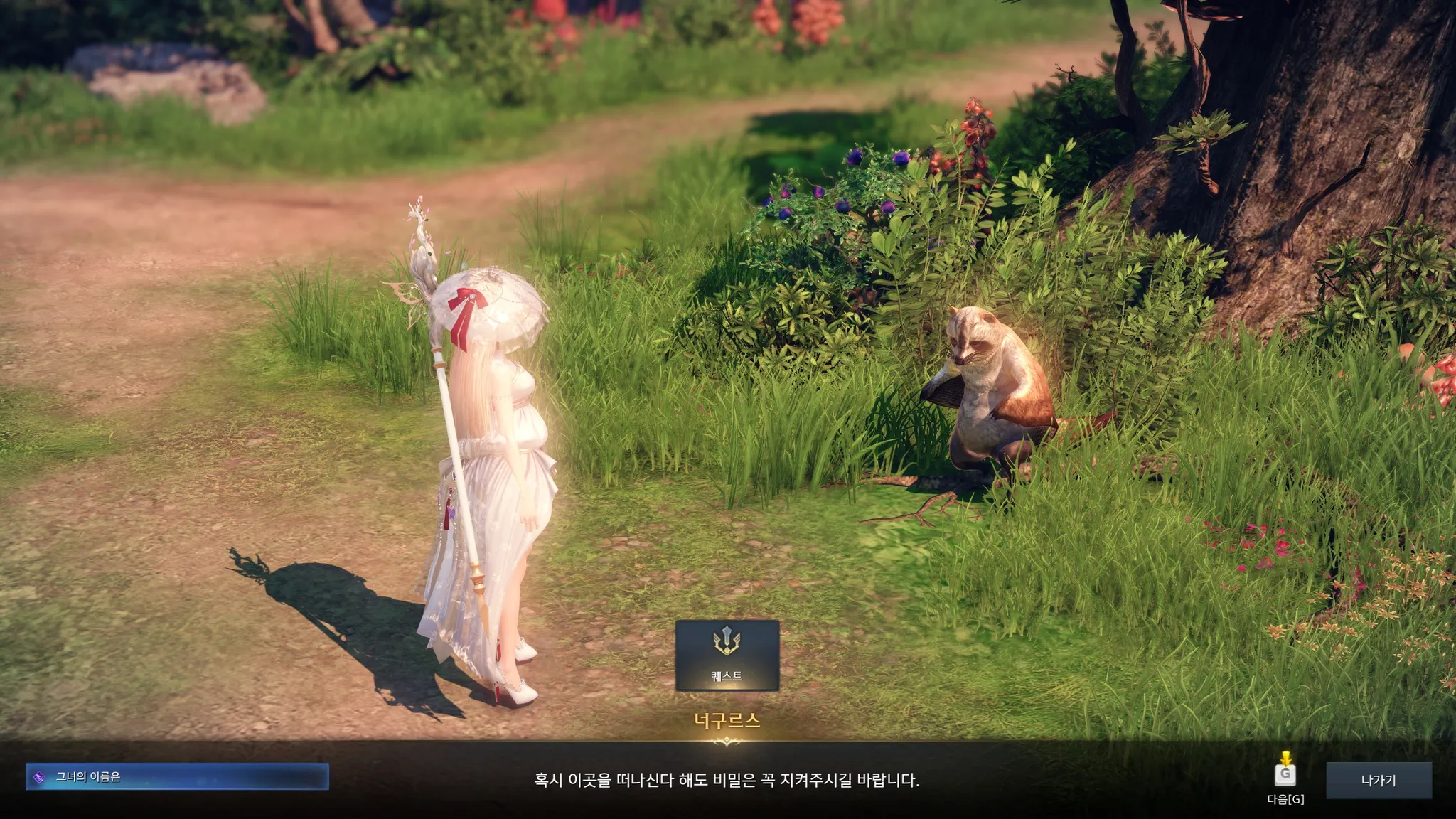1456x819 pixels.
Task: Advance dialogue with 다음 button
Action: click(x=1285, y=775)
